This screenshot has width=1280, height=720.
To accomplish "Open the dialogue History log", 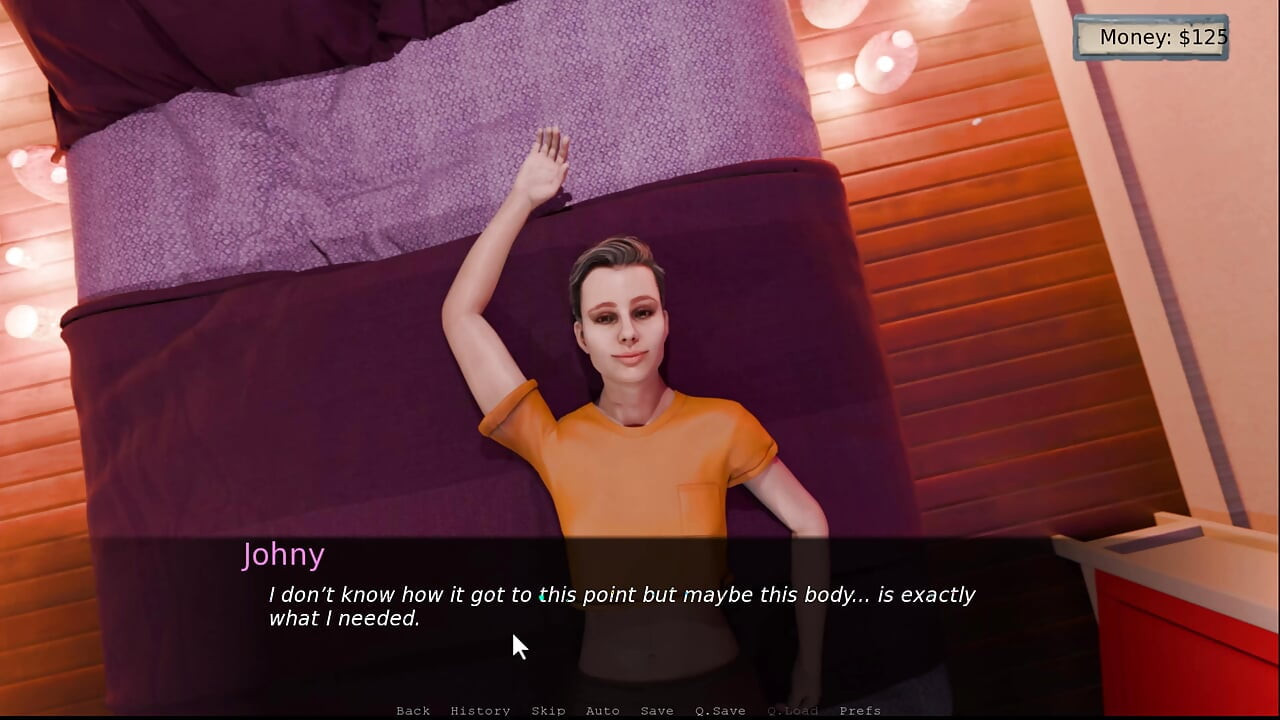I will (480, 711).
